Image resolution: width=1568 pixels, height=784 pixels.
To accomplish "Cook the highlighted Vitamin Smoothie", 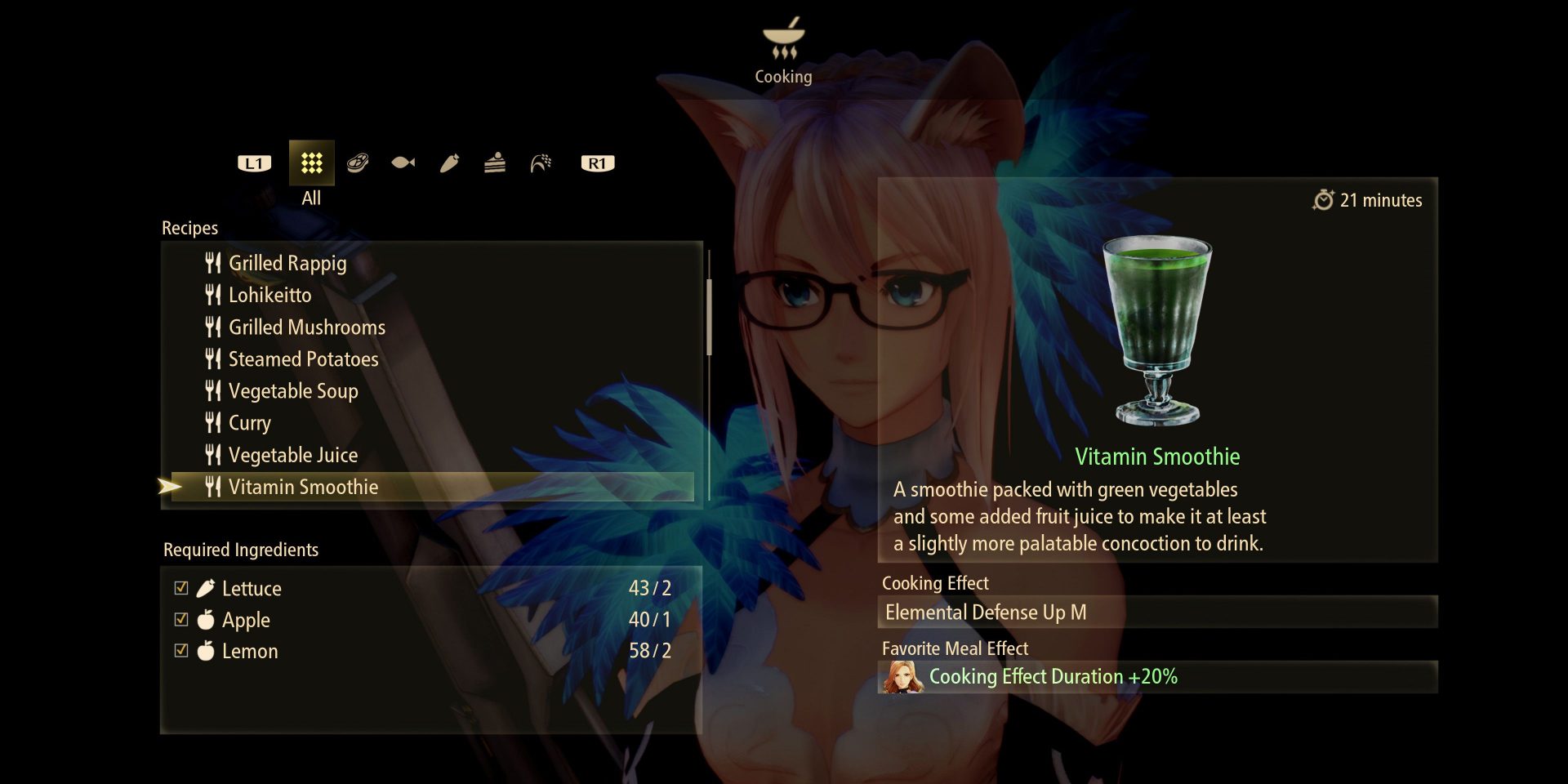I will [x=303, y=487].
